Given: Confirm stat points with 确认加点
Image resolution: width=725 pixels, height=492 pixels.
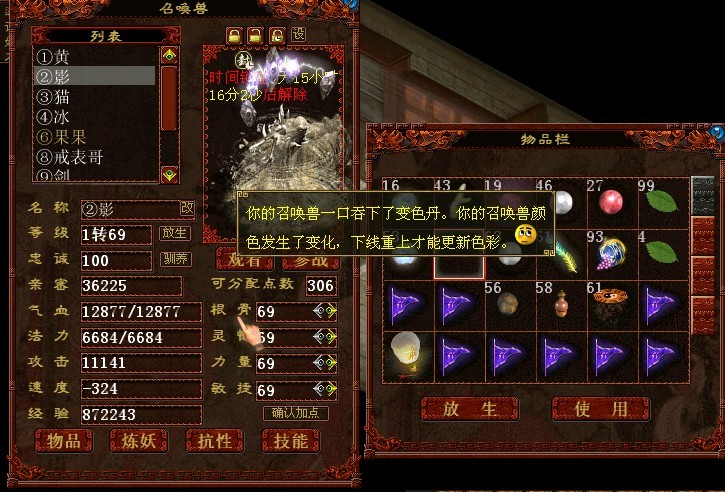Looking at the screenshot, I should 295,413.
